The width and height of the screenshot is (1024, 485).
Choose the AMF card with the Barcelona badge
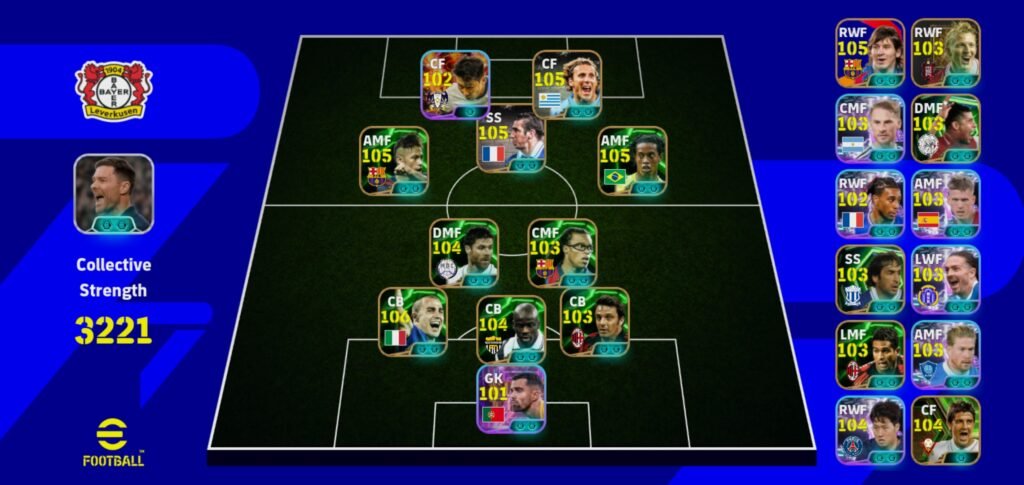coord(395,160)
